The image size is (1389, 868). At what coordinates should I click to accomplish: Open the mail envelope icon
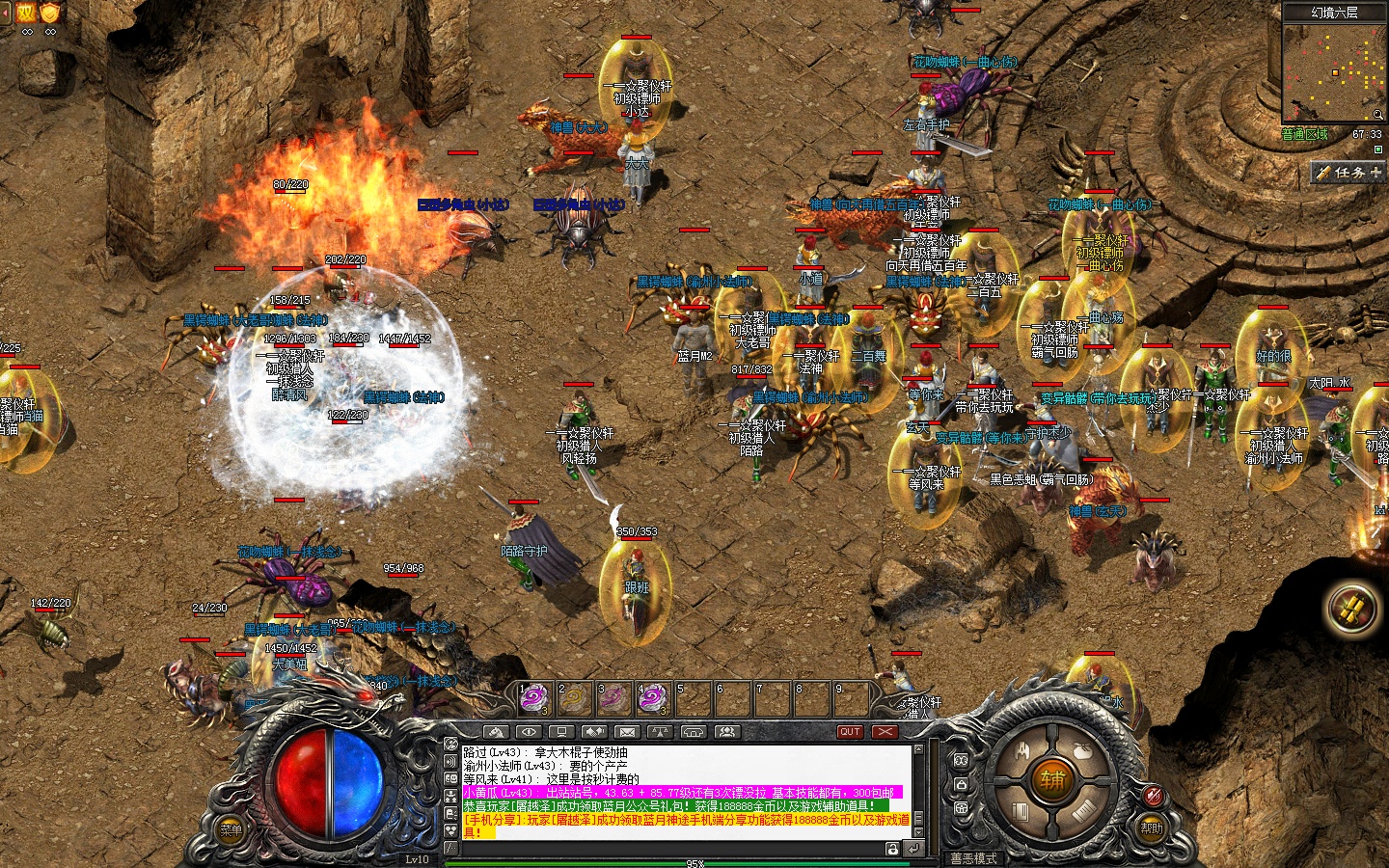627,732
